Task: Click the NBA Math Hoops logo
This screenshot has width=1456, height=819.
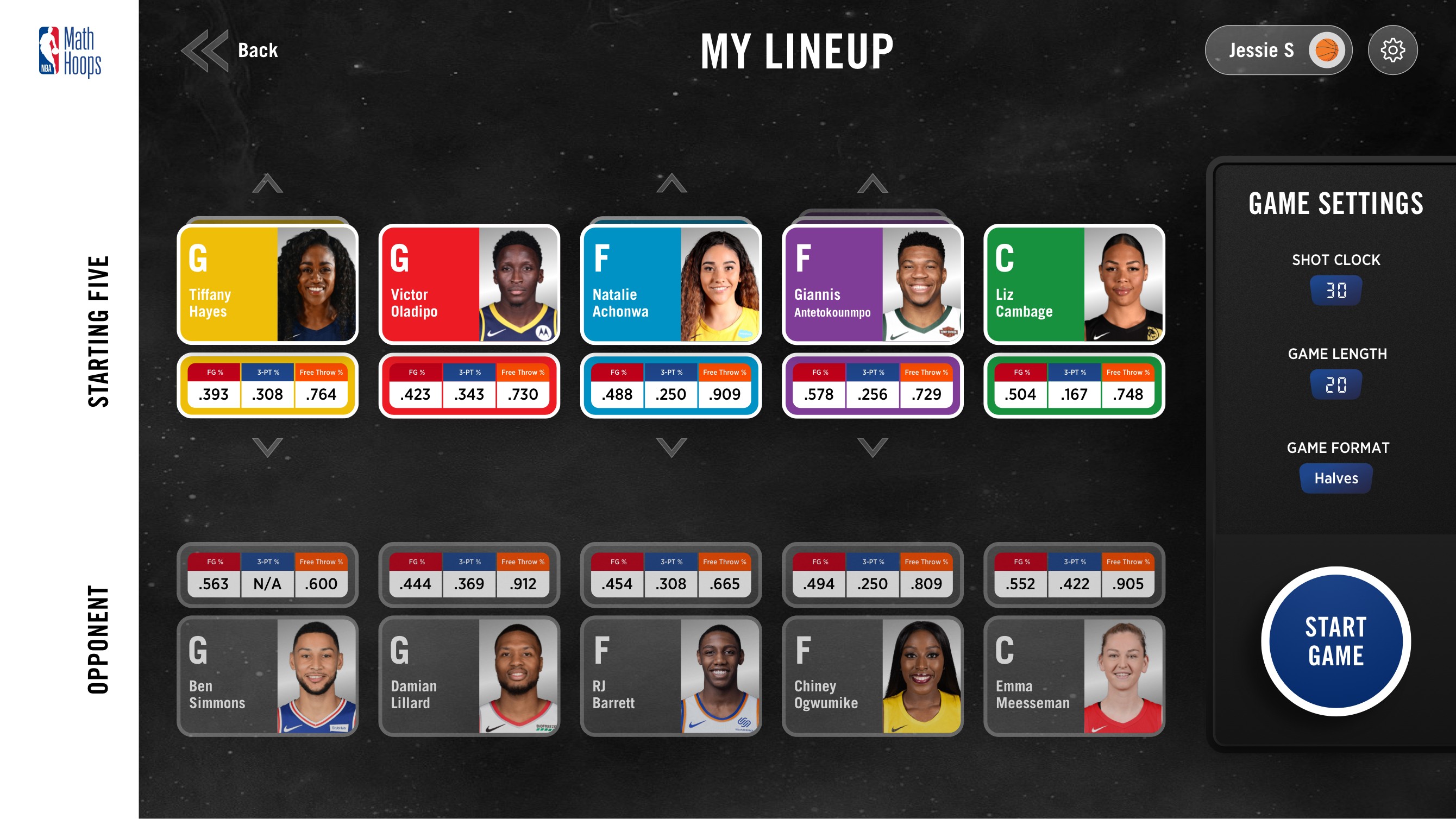Action: [71, 50]
